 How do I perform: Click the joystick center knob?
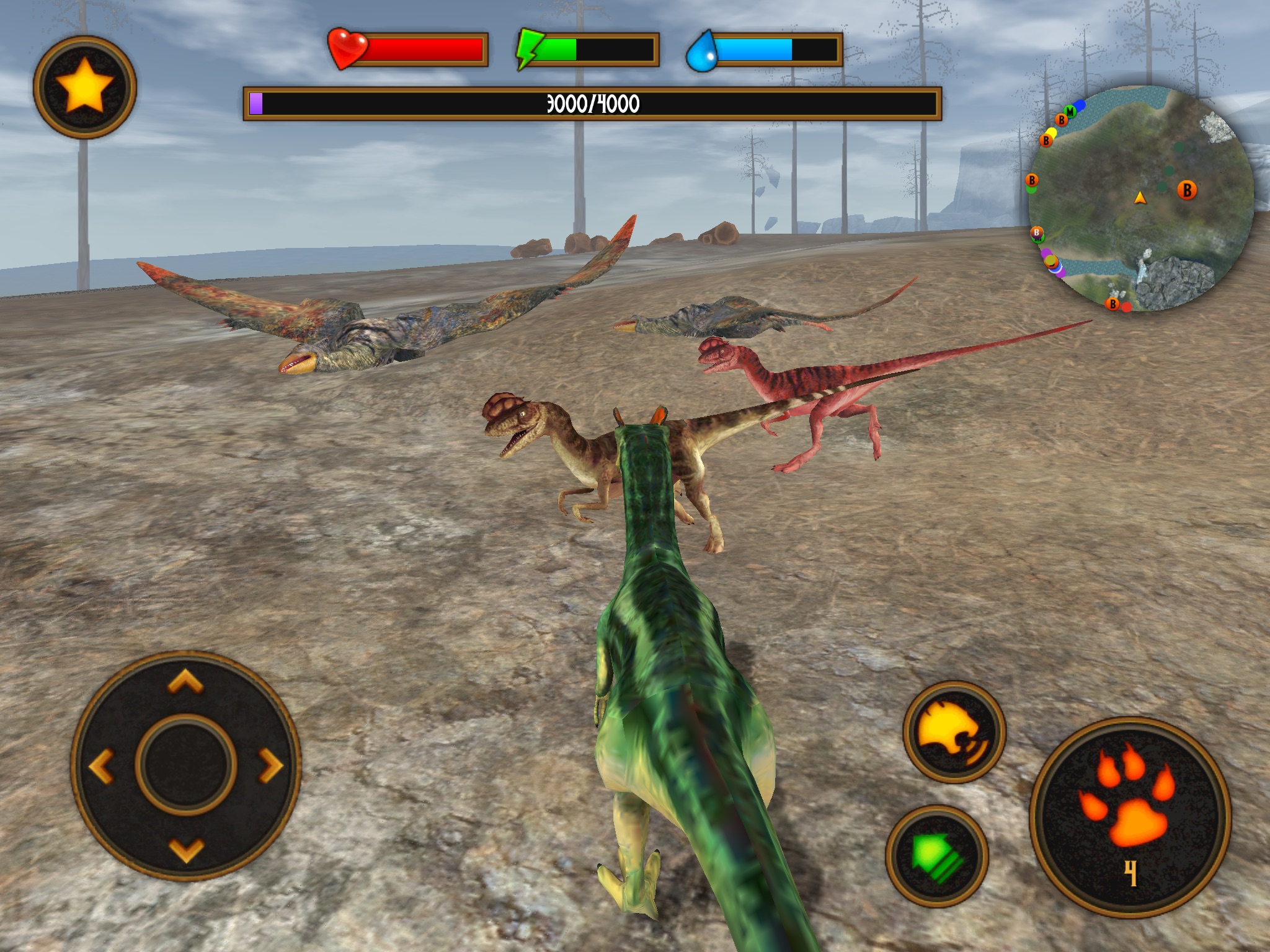185,766
